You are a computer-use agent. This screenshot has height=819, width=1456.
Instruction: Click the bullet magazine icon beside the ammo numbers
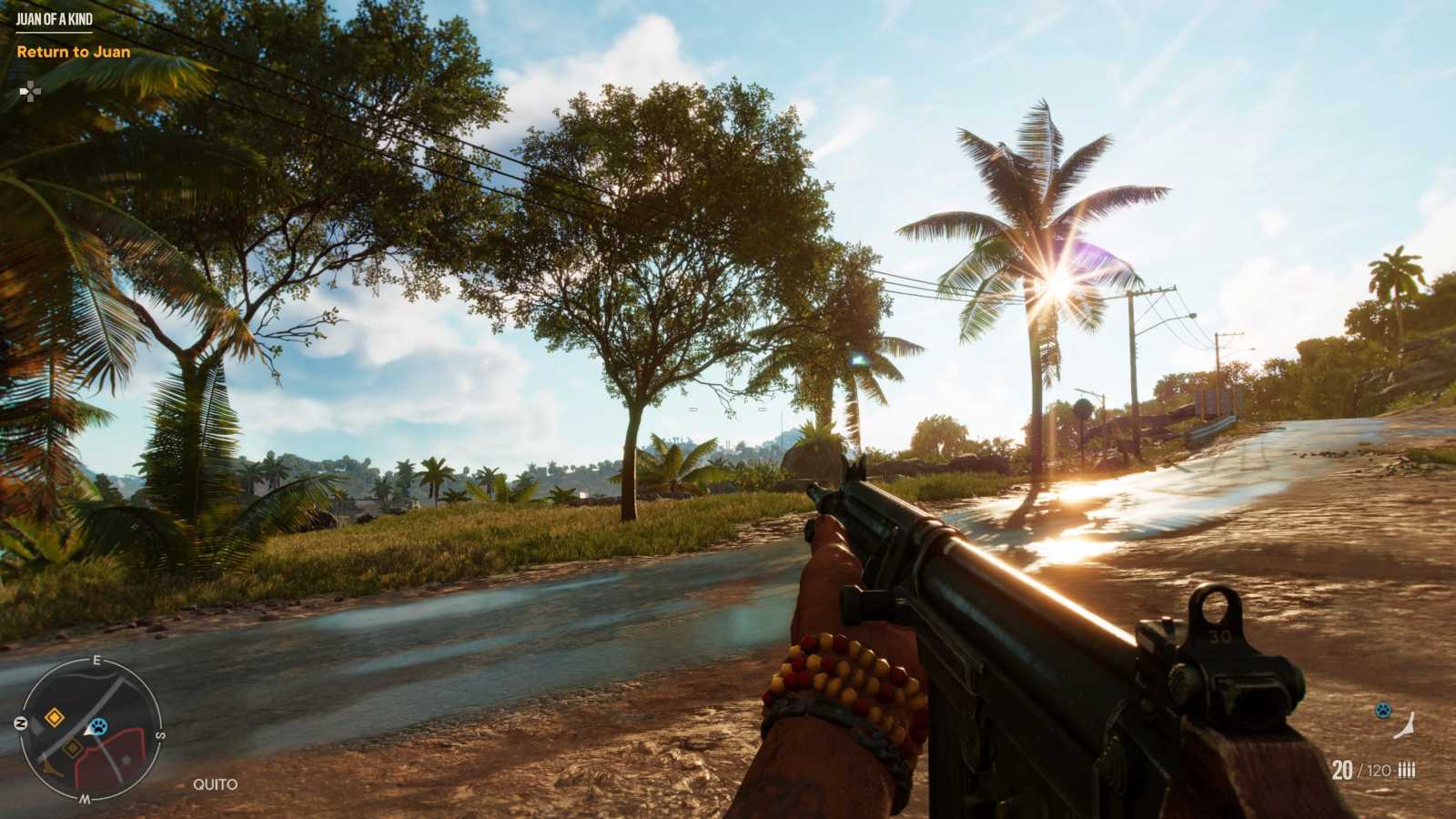pyautogui.click(x=1407, y=769)
